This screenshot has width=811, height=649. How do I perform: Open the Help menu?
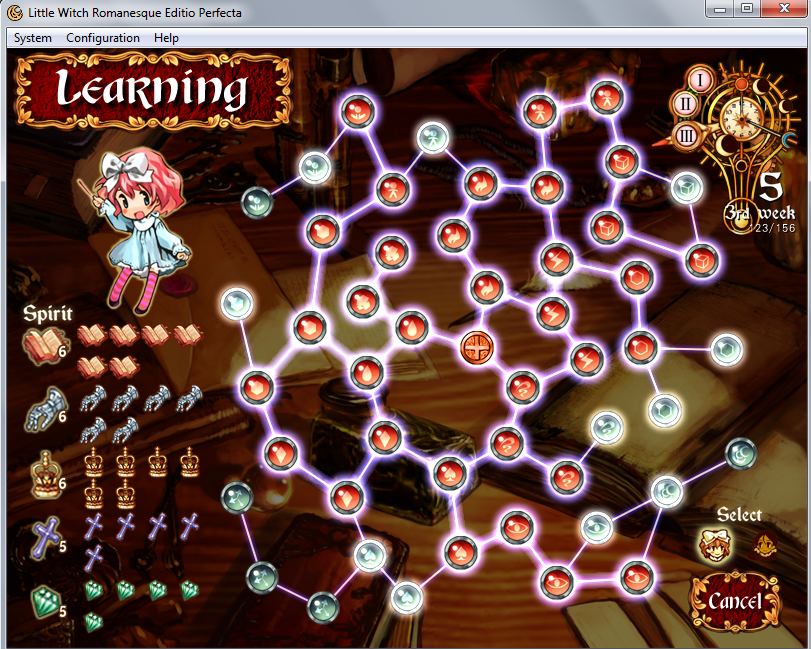[166, 38]
